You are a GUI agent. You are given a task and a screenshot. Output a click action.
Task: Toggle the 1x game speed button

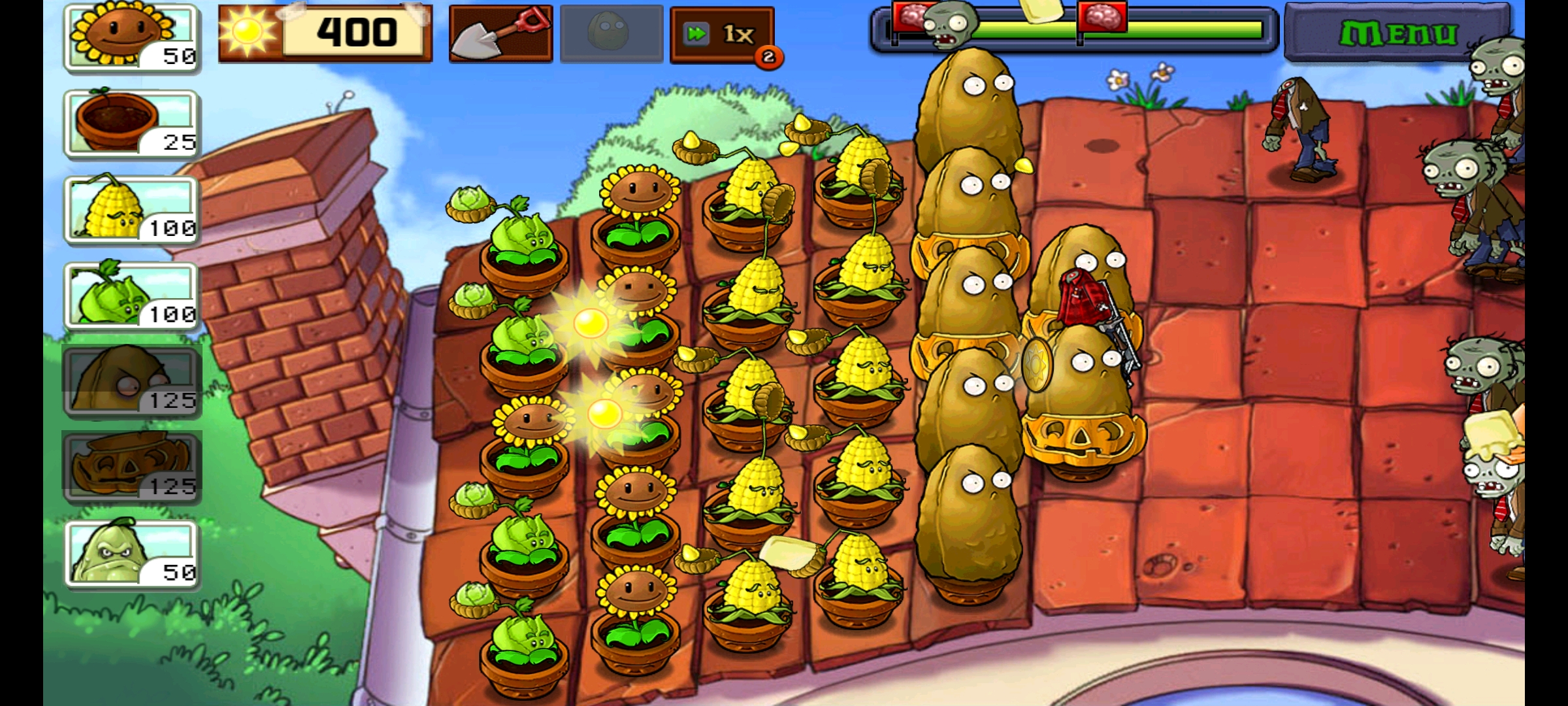[723, 35]
